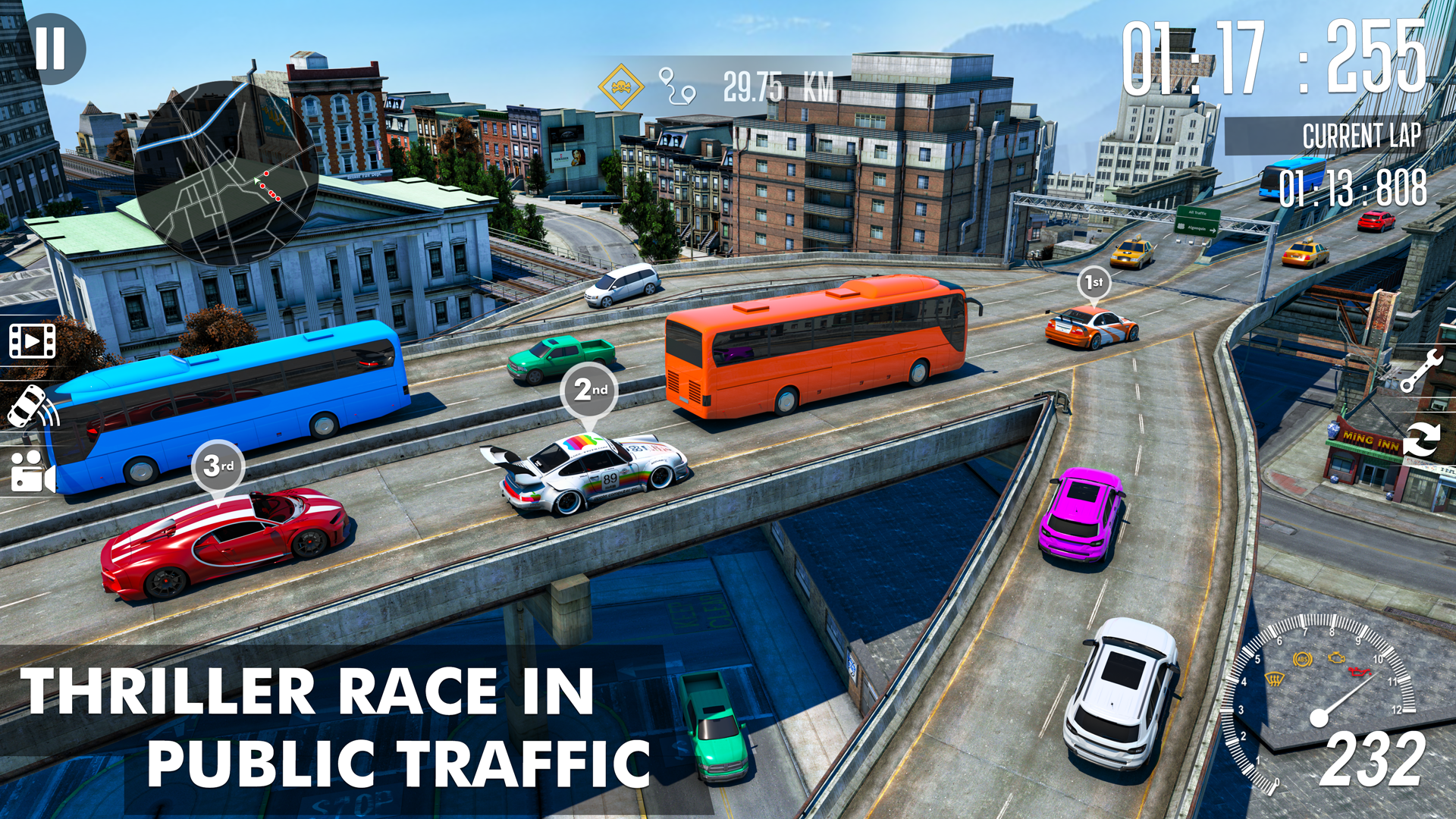Reset the car using the refresh arrows icon

point(1422,440)
